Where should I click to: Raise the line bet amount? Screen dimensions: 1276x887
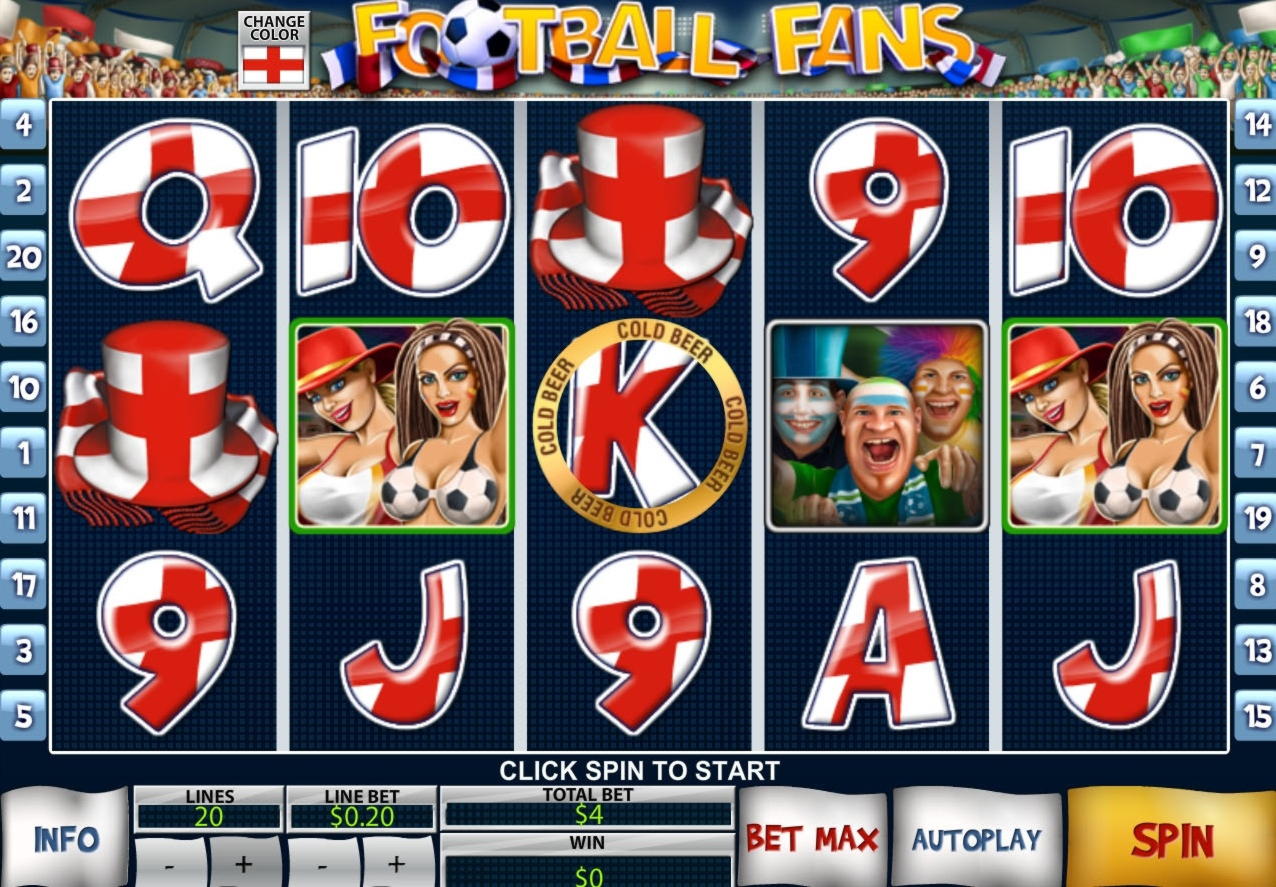[398, 863]
